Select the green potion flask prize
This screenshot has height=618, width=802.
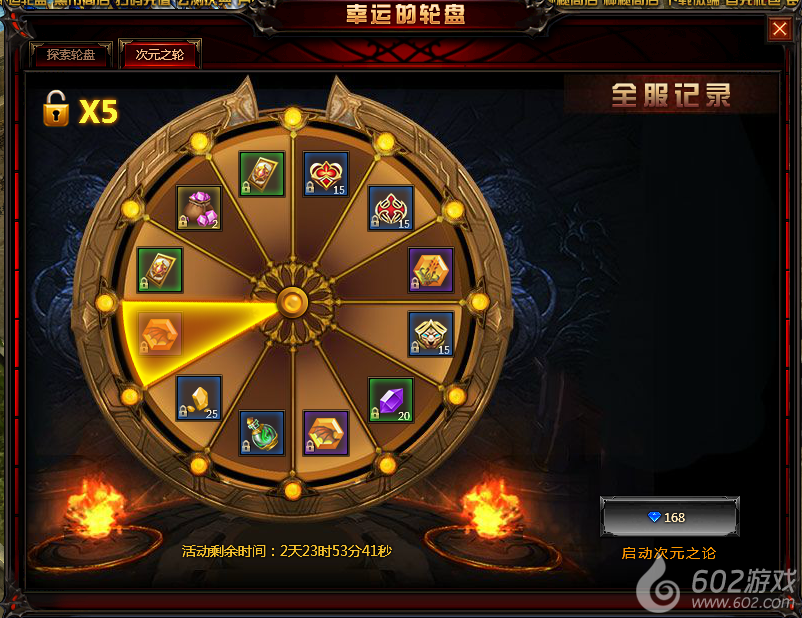(261, 432)
